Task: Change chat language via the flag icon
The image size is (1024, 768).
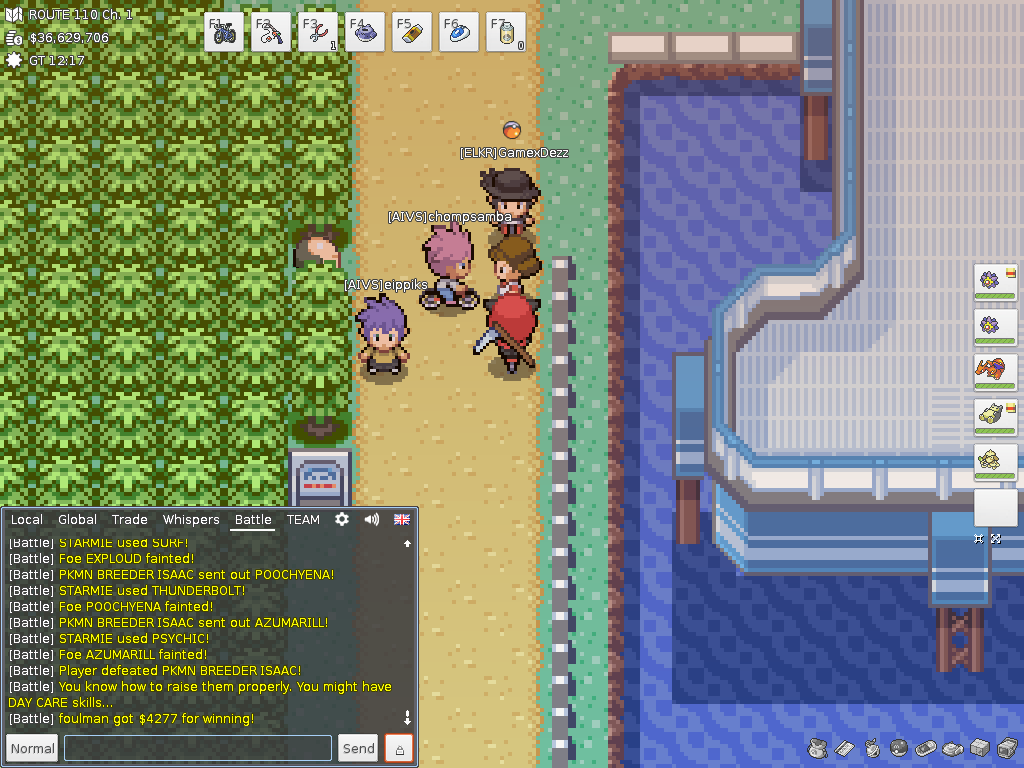Action: click(x=402, y=520)
